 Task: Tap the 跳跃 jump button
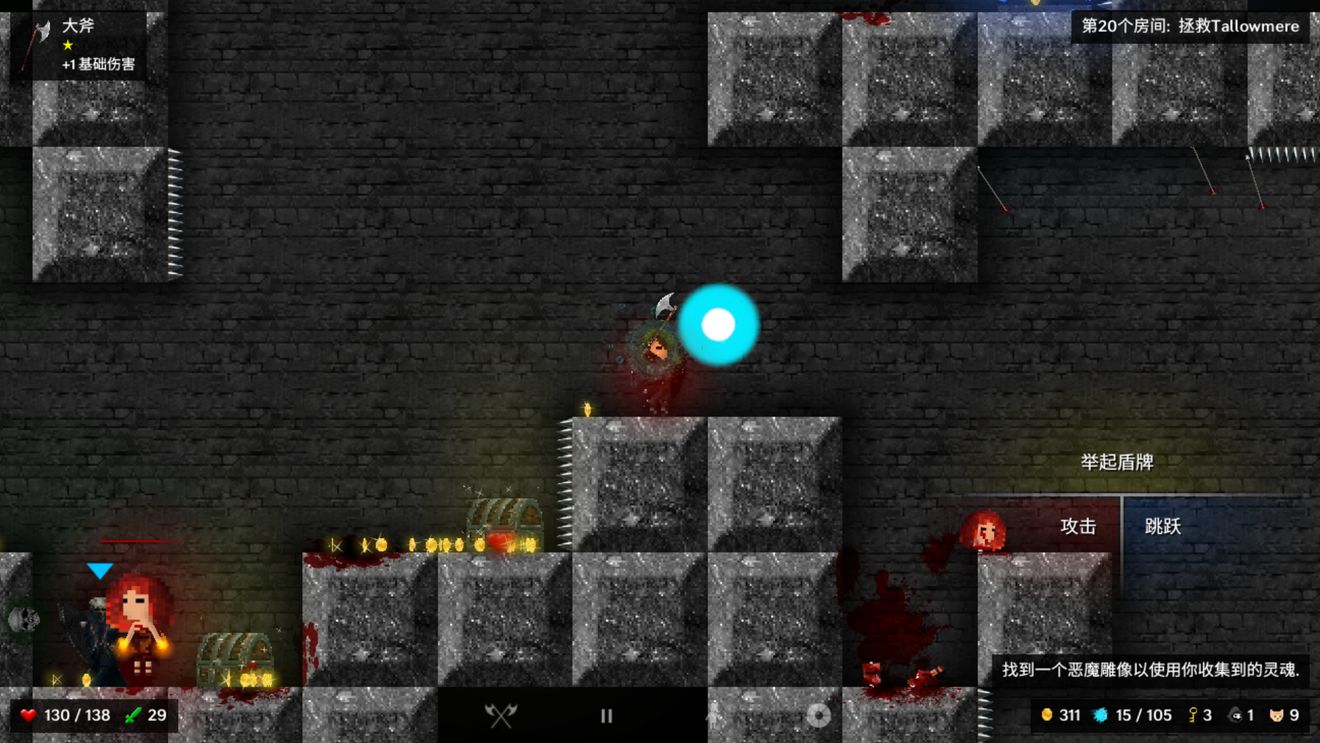pos(1163,527)
